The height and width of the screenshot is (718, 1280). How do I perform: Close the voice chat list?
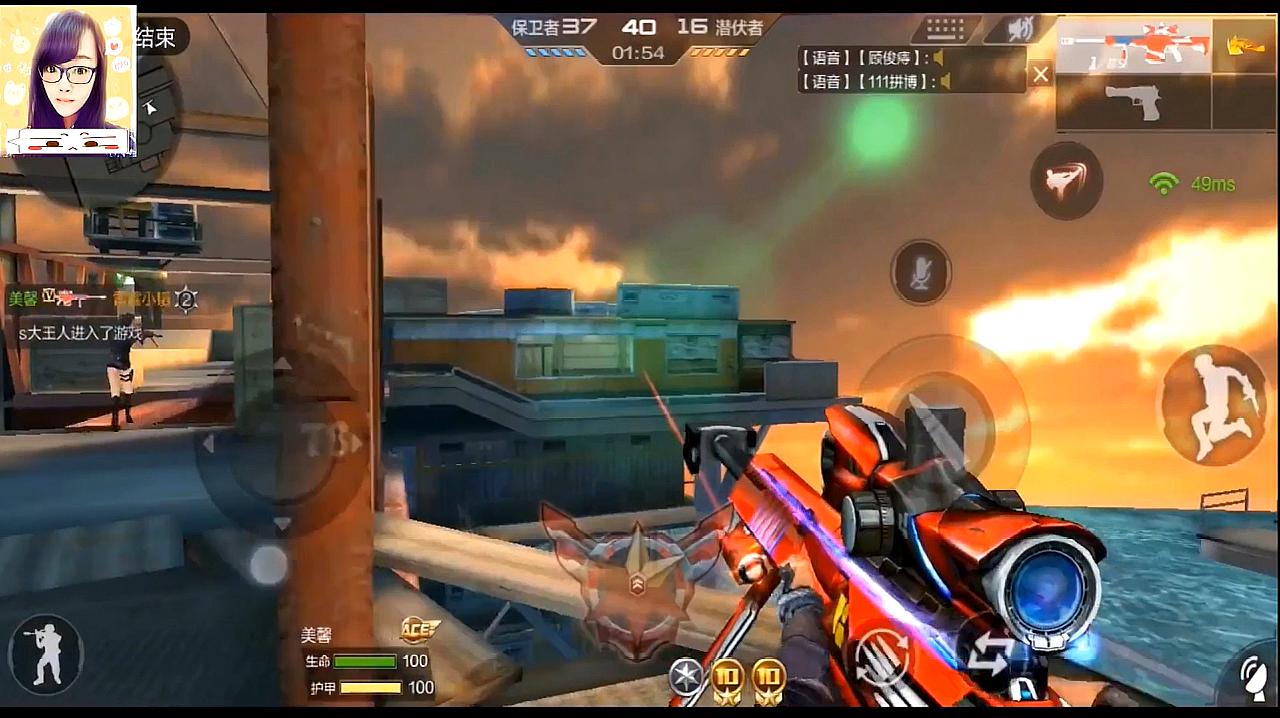(x=1040, y=74)
